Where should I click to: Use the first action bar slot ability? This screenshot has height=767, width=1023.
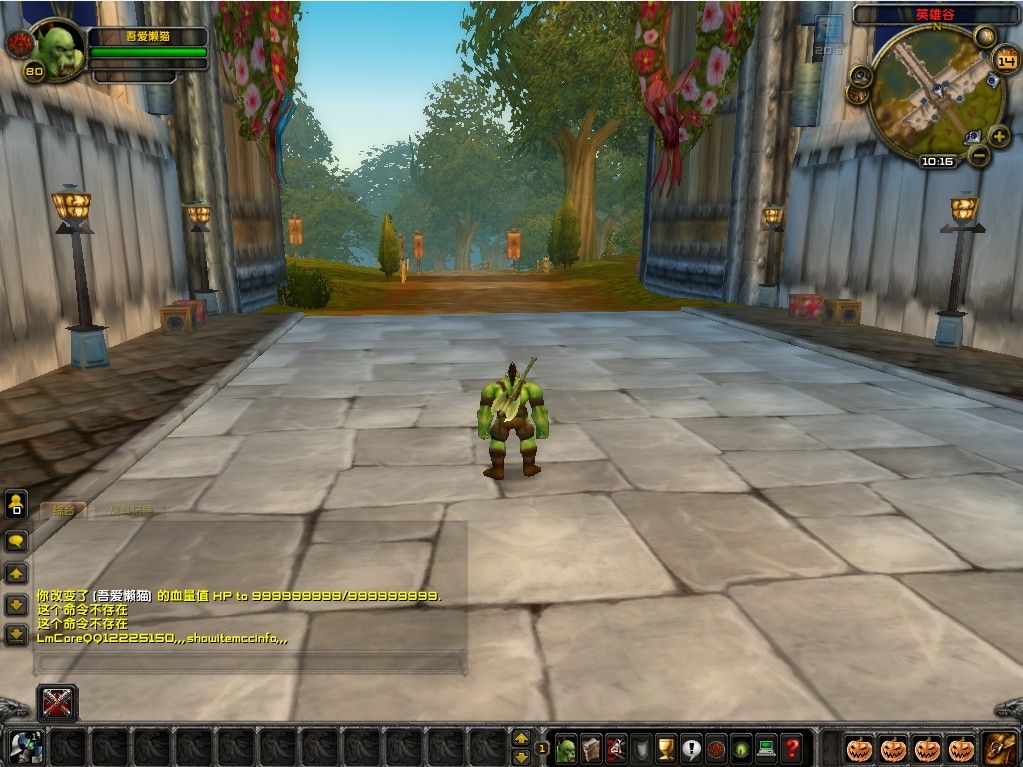(x=25, y=747)
